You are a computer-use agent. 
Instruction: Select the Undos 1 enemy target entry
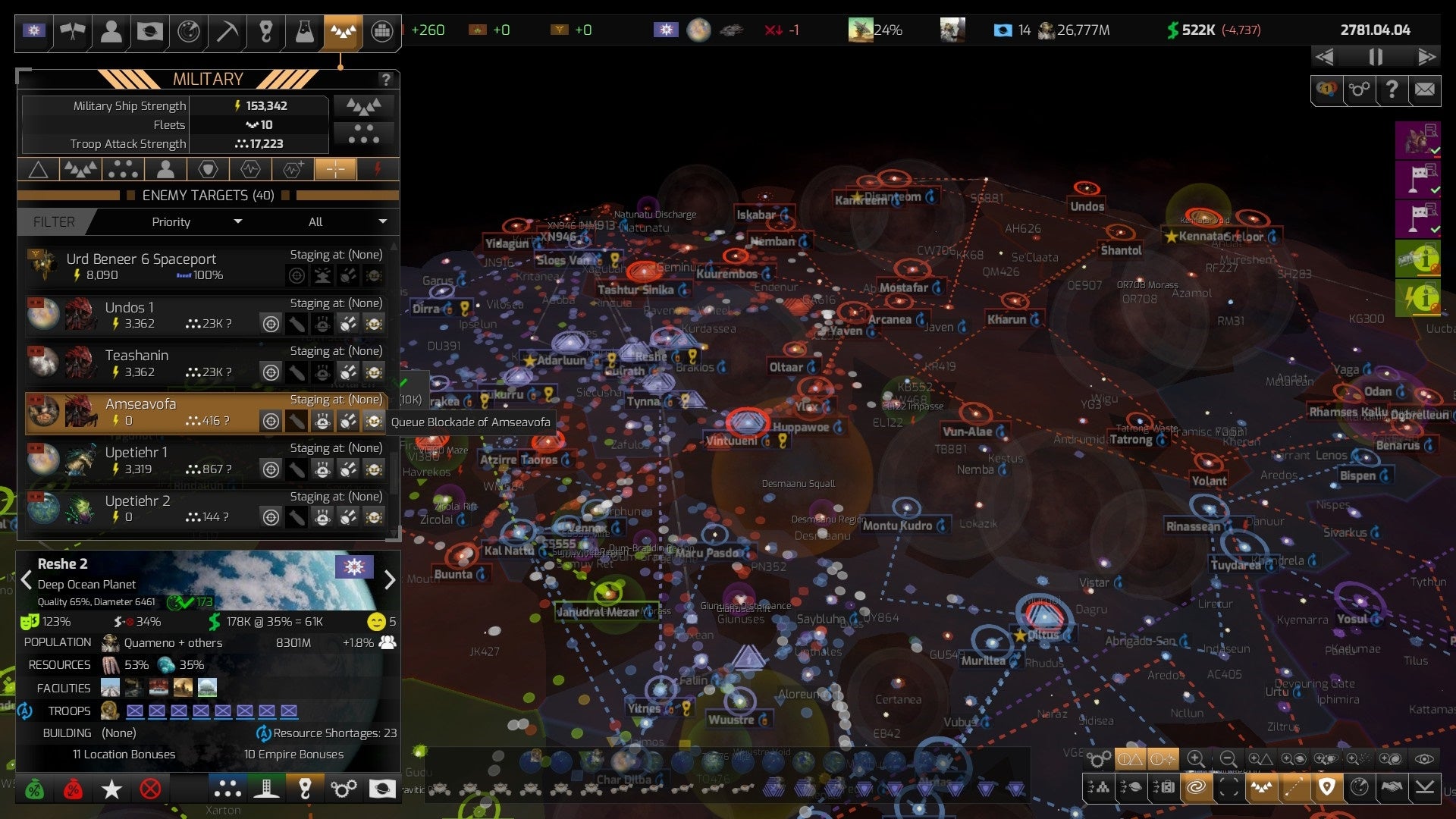[x=129, y=308]
